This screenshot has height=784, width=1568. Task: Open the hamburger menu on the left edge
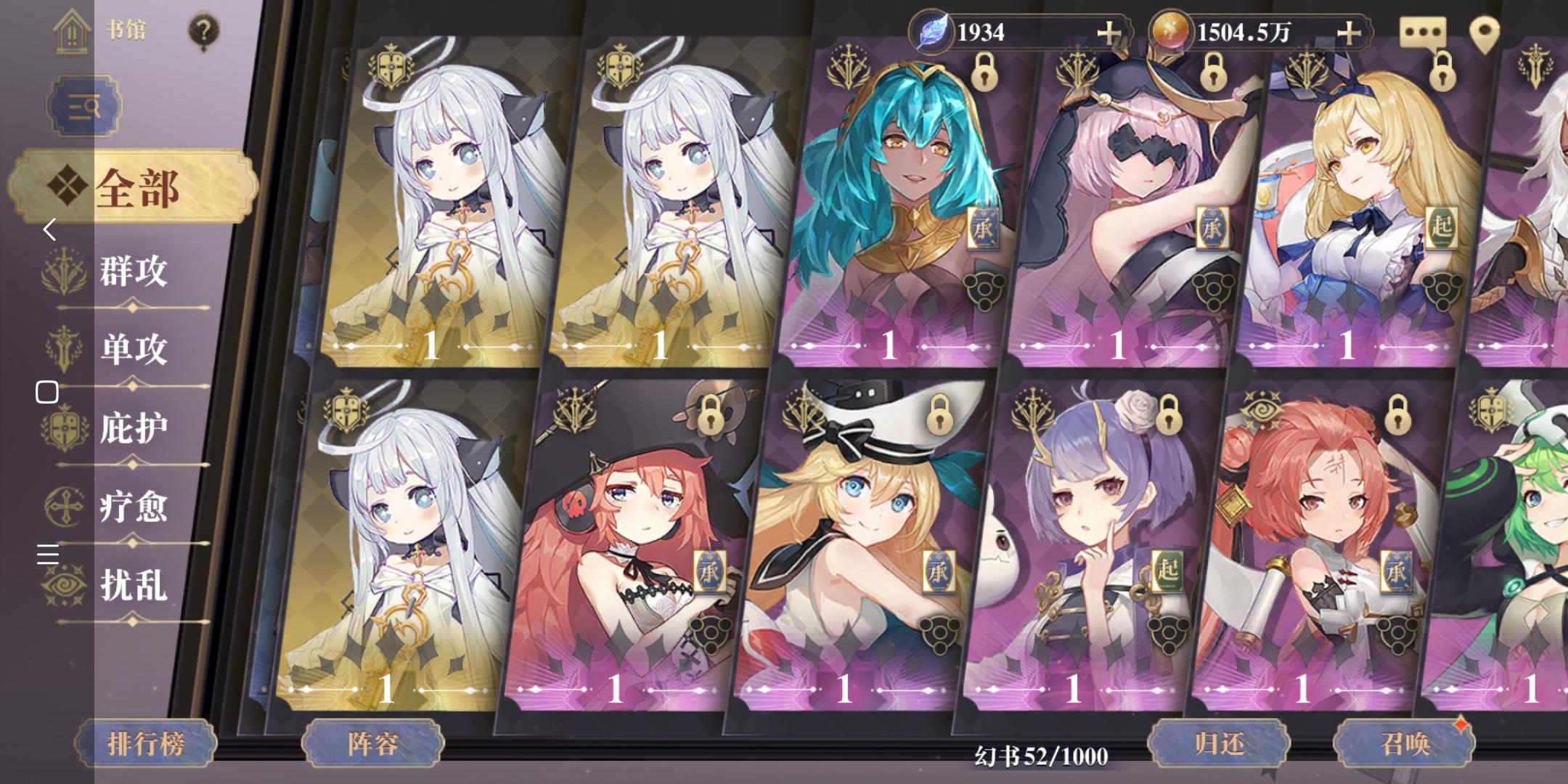tap(48, 555)
